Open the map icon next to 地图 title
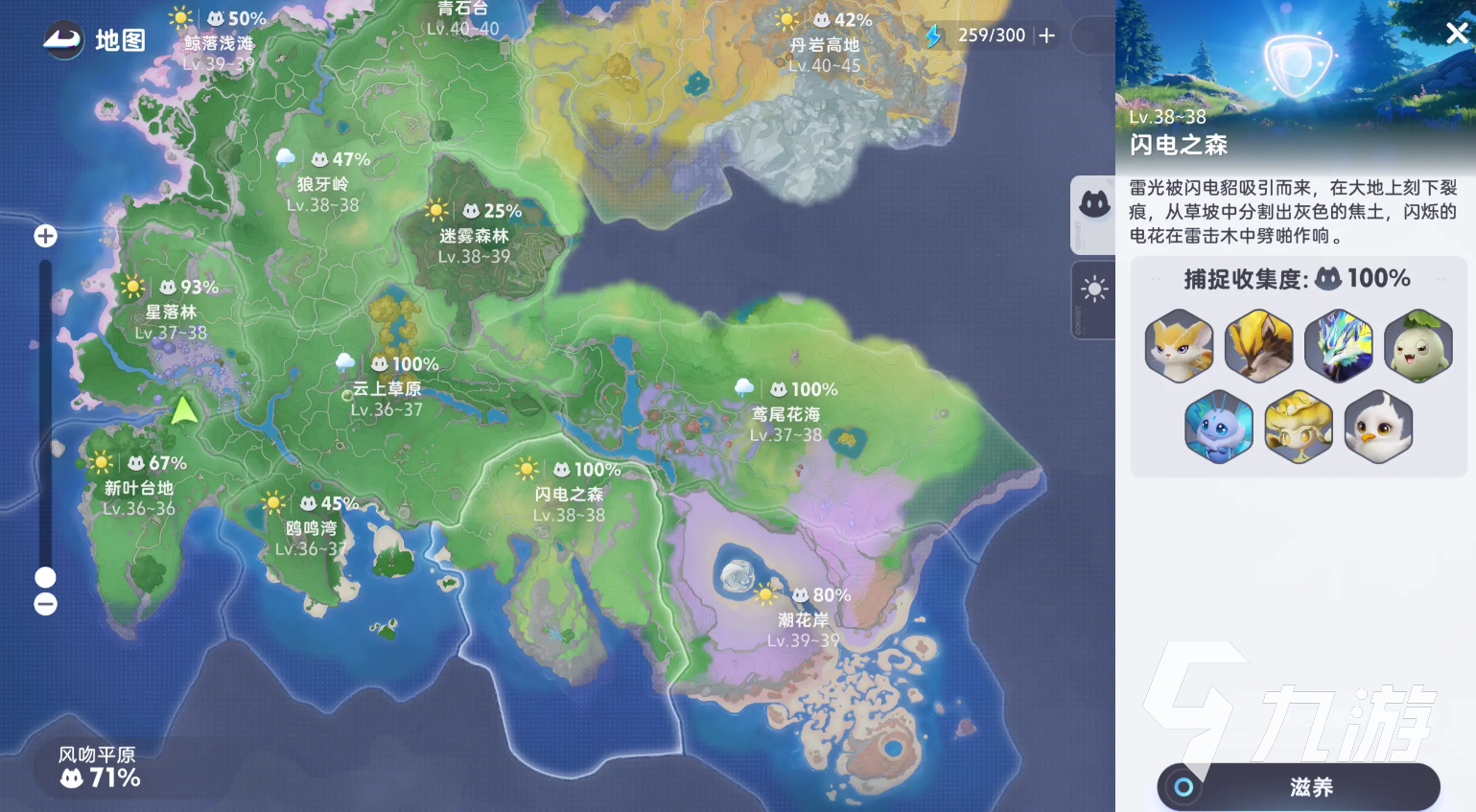Screen dimensions: 1476x812 click(x=62, y=41)
